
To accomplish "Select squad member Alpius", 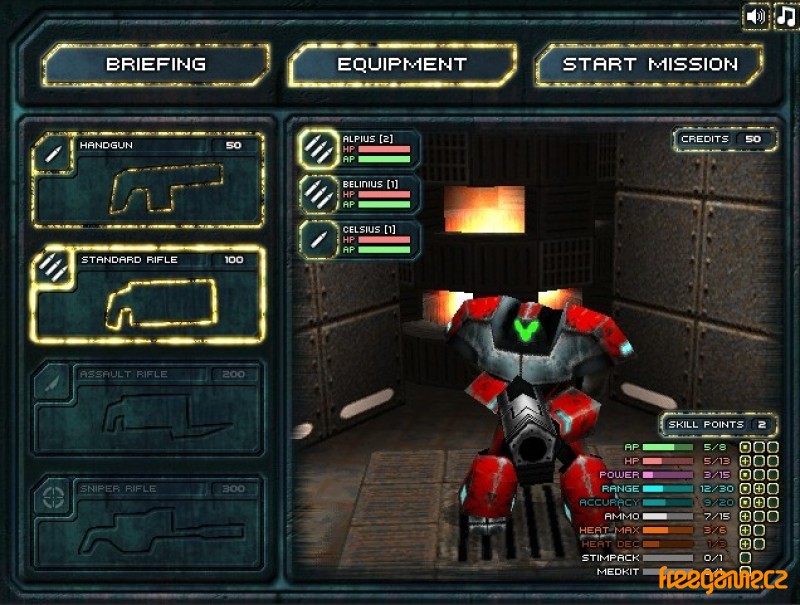I will [360, 148].
